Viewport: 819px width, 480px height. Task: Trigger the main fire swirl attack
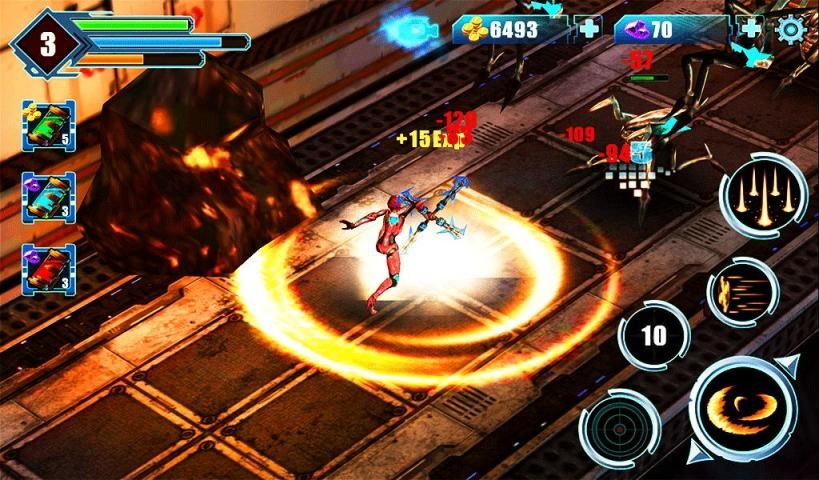(742, 408)
